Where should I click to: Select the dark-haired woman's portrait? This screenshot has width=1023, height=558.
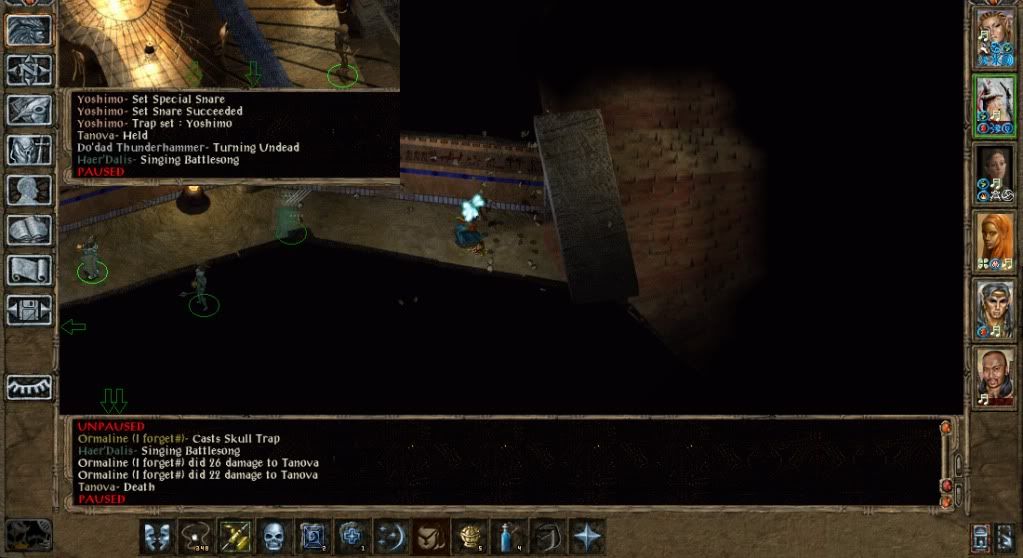[994, 172]
